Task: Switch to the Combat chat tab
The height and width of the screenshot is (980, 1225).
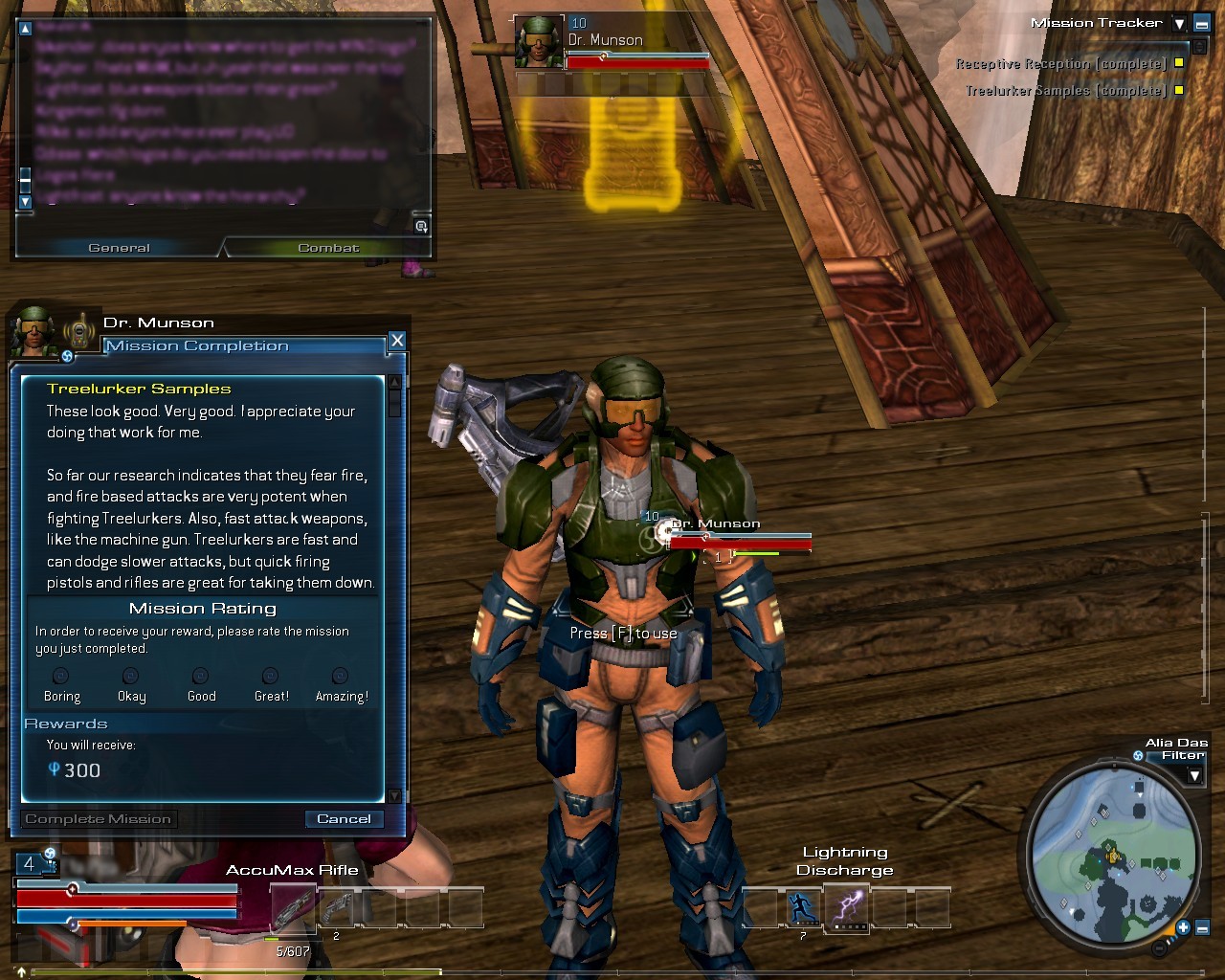Action: pyautogui.click(x=328, y=248)
